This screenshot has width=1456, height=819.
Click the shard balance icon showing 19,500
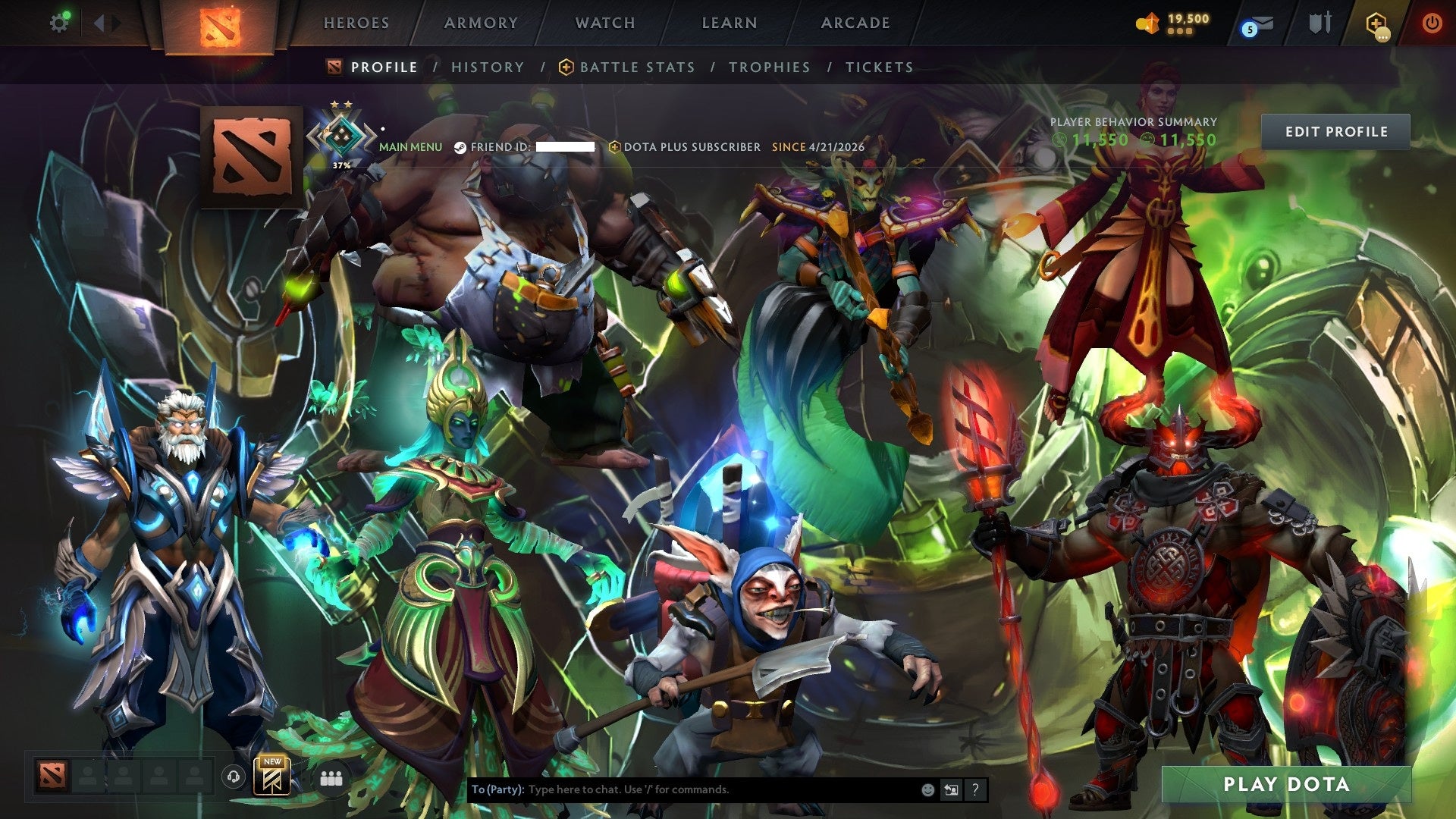(x=1147, y=23)
